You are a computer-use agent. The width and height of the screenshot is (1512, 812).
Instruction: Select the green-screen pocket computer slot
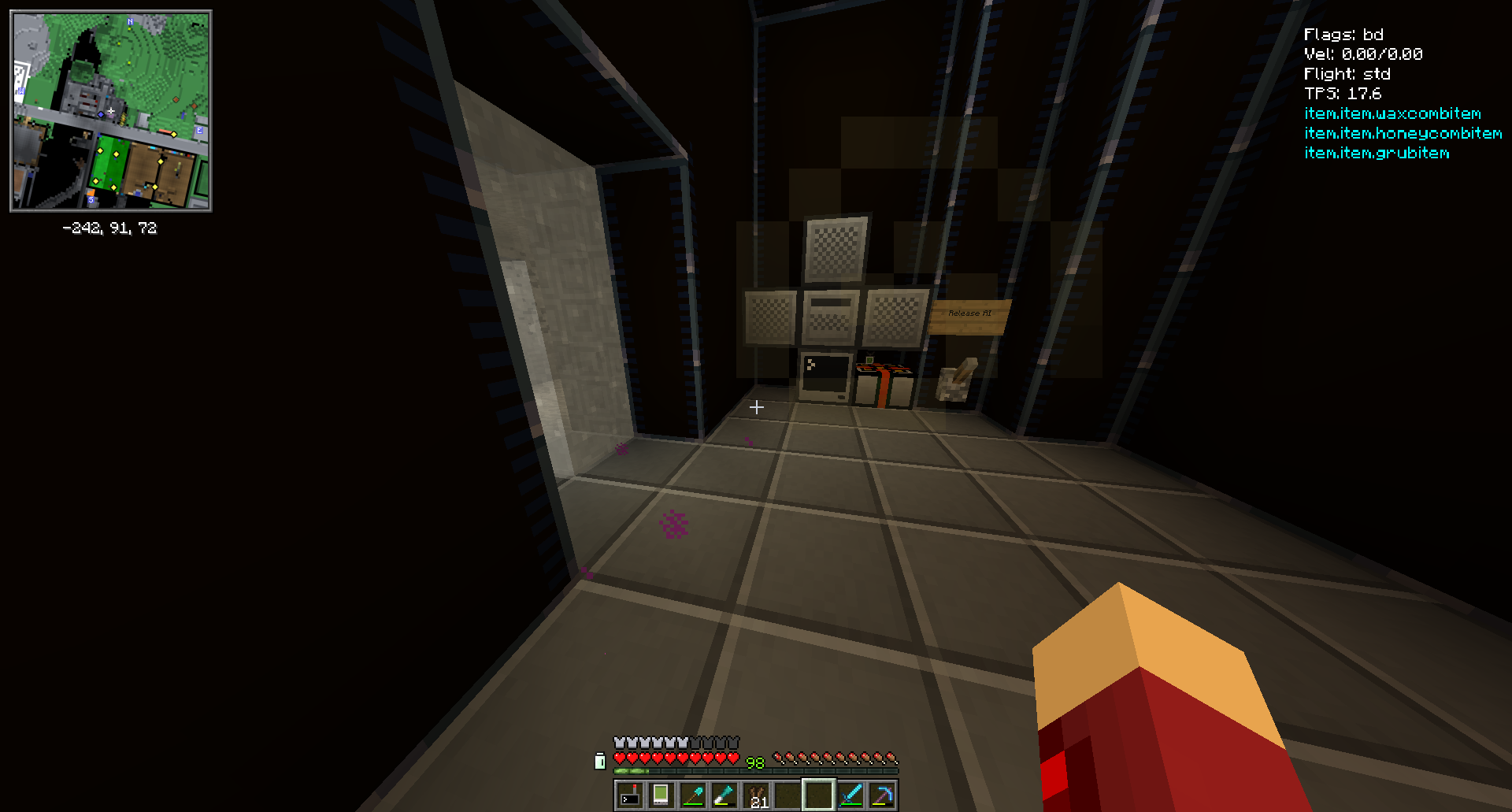tap(661, 795)
